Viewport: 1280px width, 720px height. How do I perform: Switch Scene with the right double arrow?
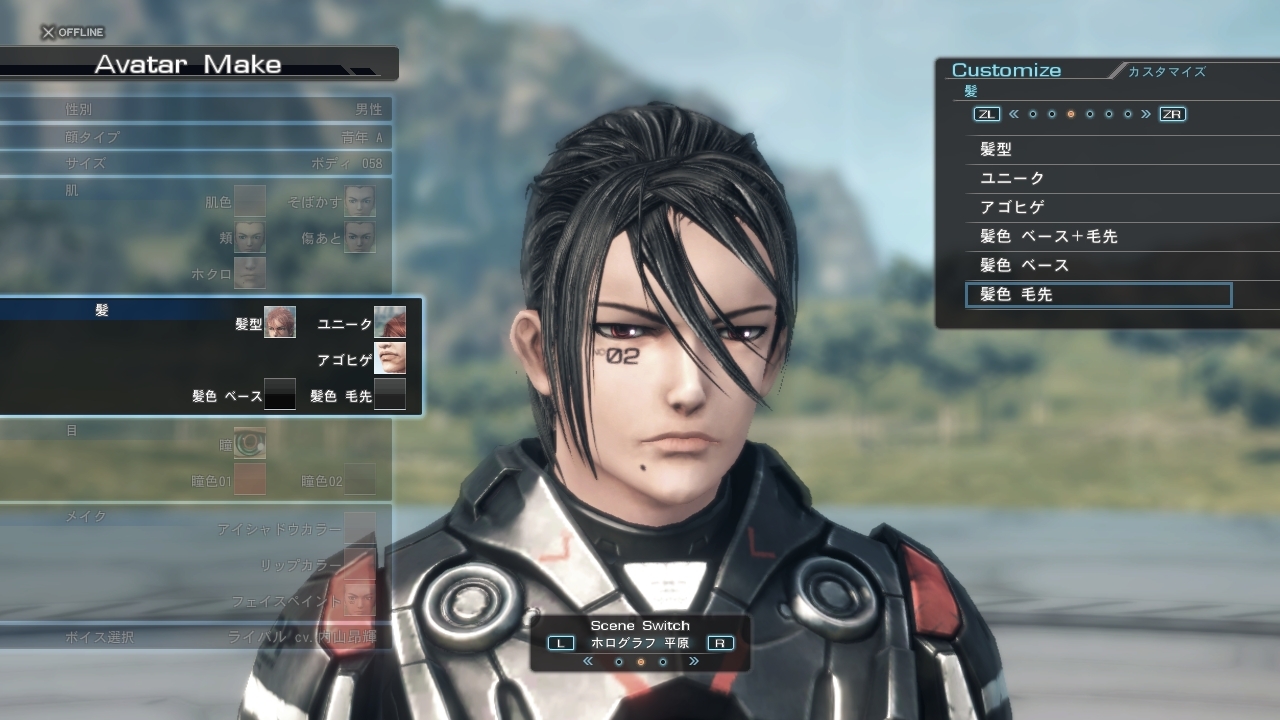tap(693, 662)
